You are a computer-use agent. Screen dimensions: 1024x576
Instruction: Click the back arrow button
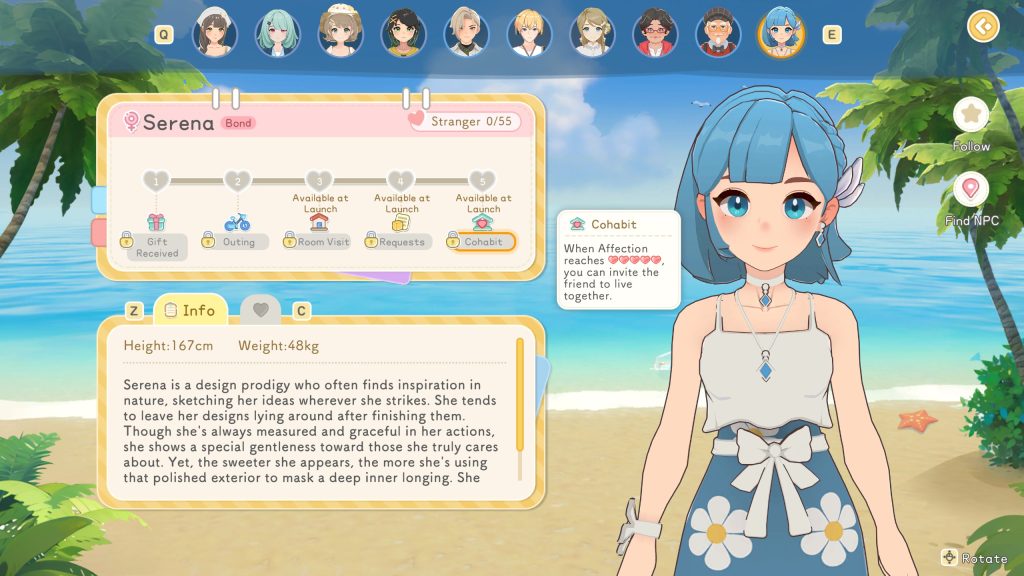click(x=984, y=26)
